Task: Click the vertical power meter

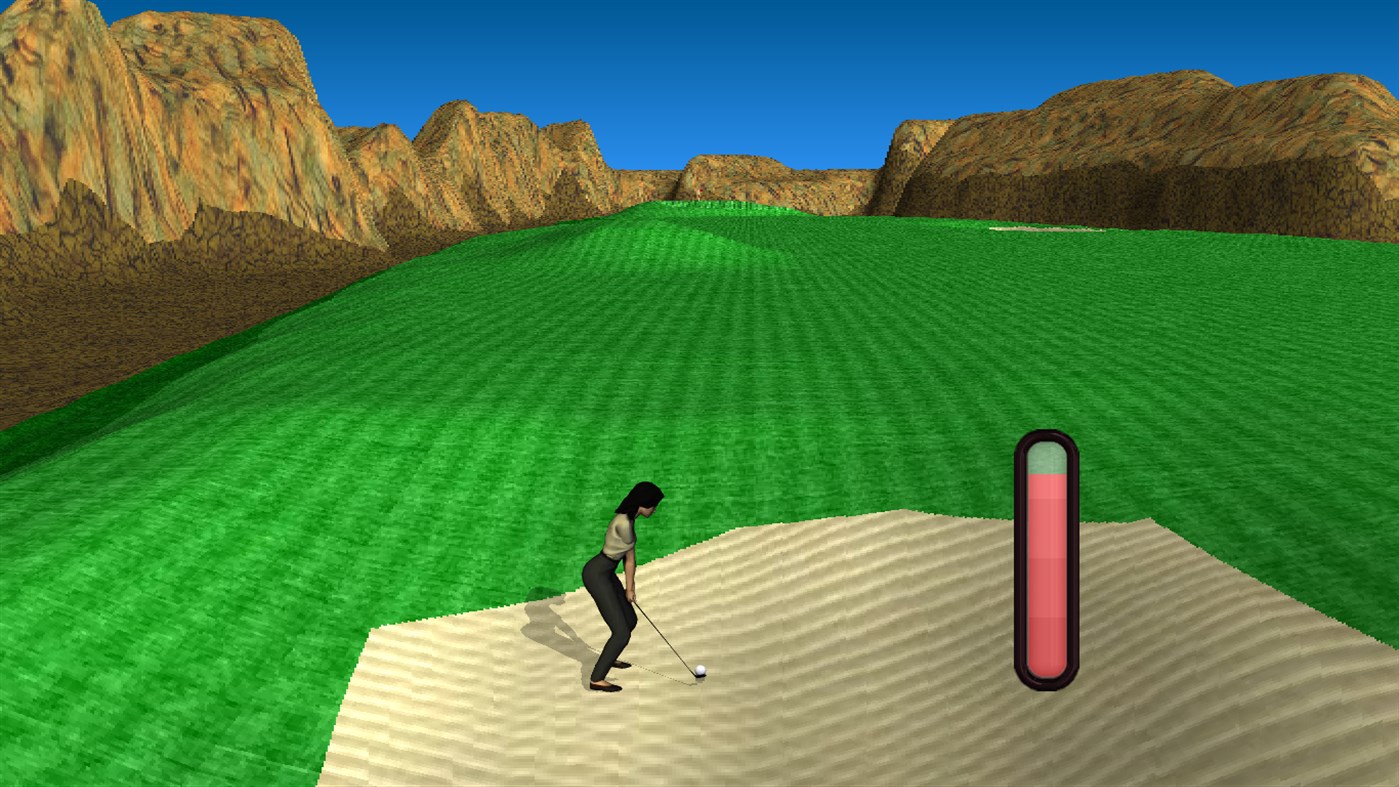Action: [x=1044, y=560]
